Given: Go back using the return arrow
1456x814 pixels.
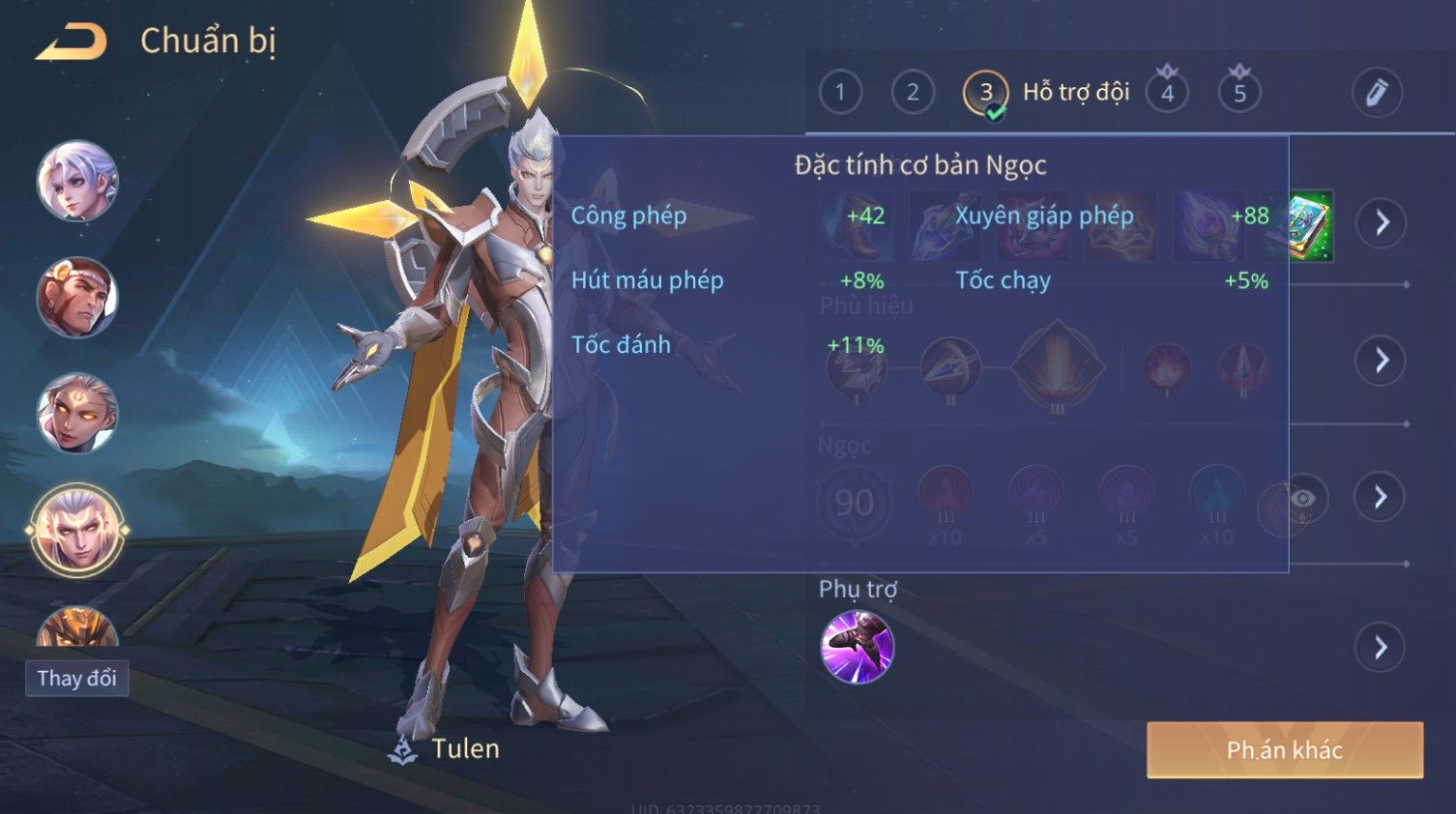Looking at the screenshot, I should [72, 43].
